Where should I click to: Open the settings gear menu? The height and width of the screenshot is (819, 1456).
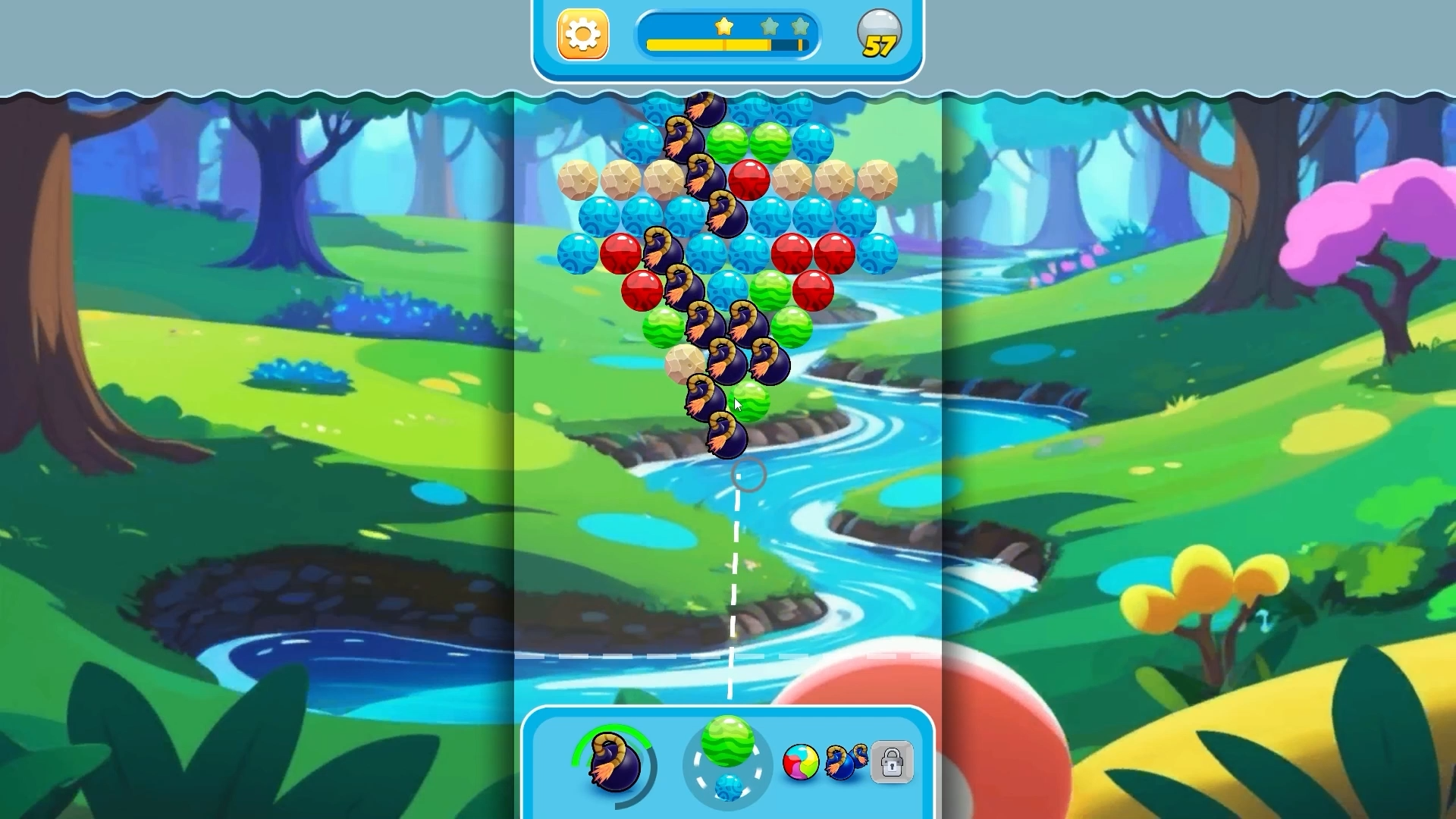[582, 33]
